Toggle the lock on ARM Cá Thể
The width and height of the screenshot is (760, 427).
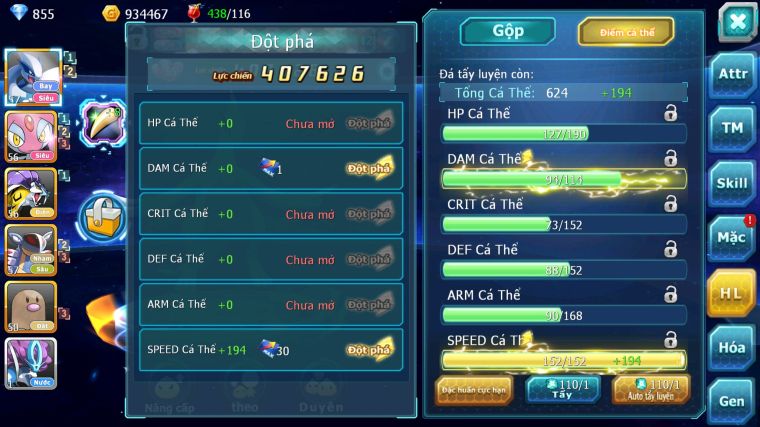coord(670,294)
